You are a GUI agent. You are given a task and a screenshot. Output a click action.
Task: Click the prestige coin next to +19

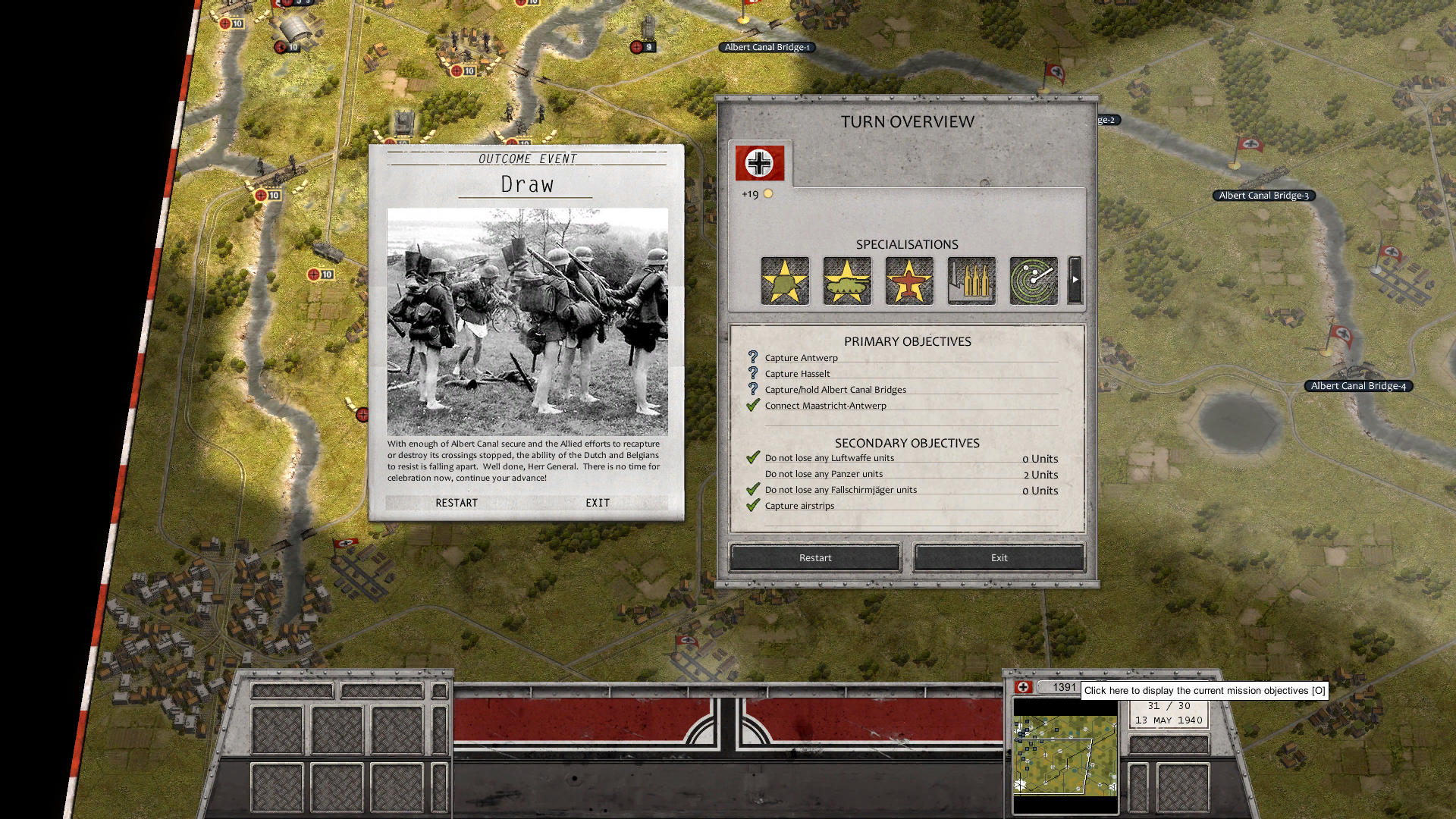click(x=768, y=193)
